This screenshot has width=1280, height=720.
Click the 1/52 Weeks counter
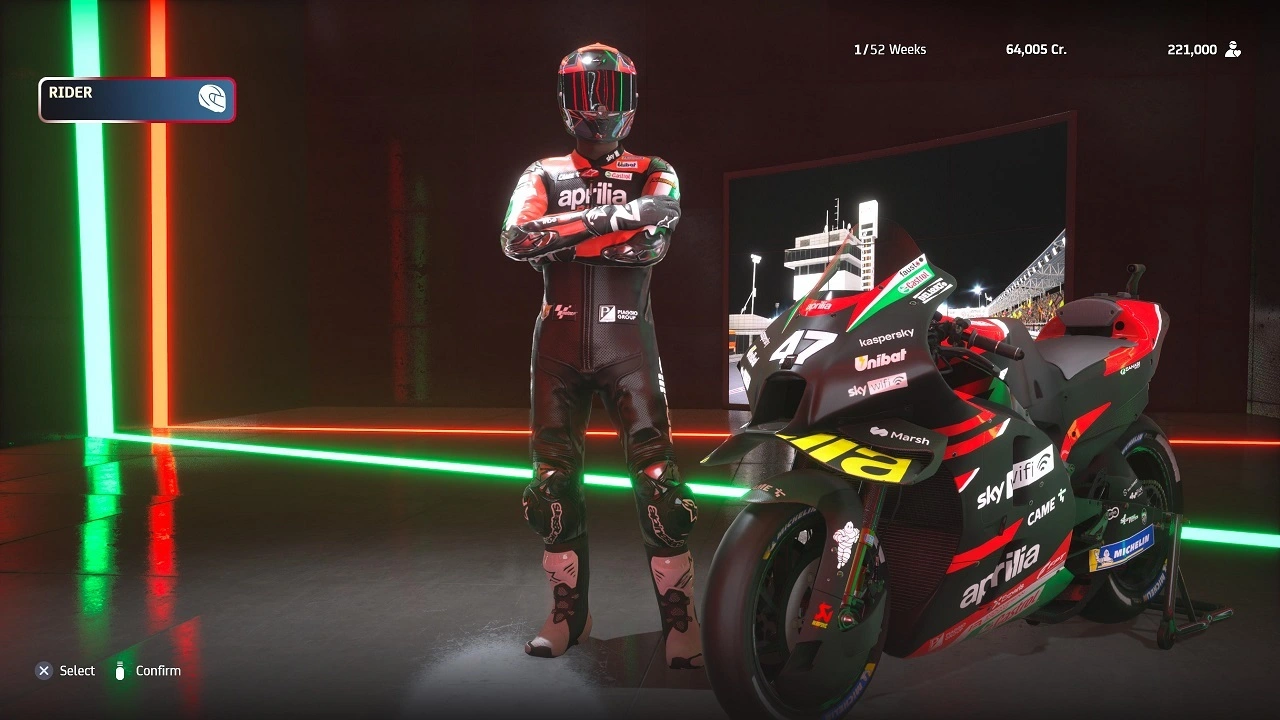[890, 48]
